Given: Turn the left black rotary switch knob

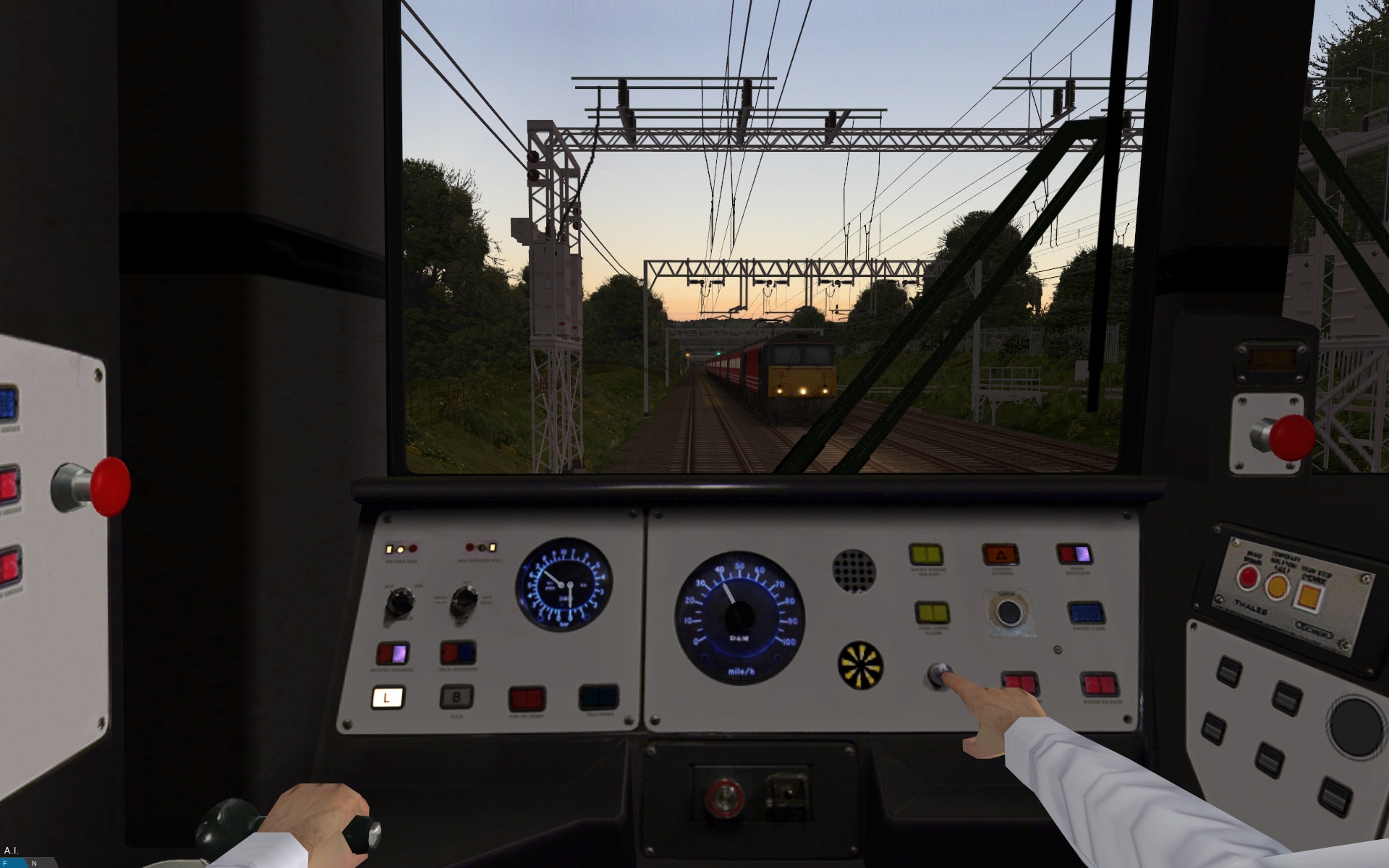Looking at the screenshot, I should 399,600.
